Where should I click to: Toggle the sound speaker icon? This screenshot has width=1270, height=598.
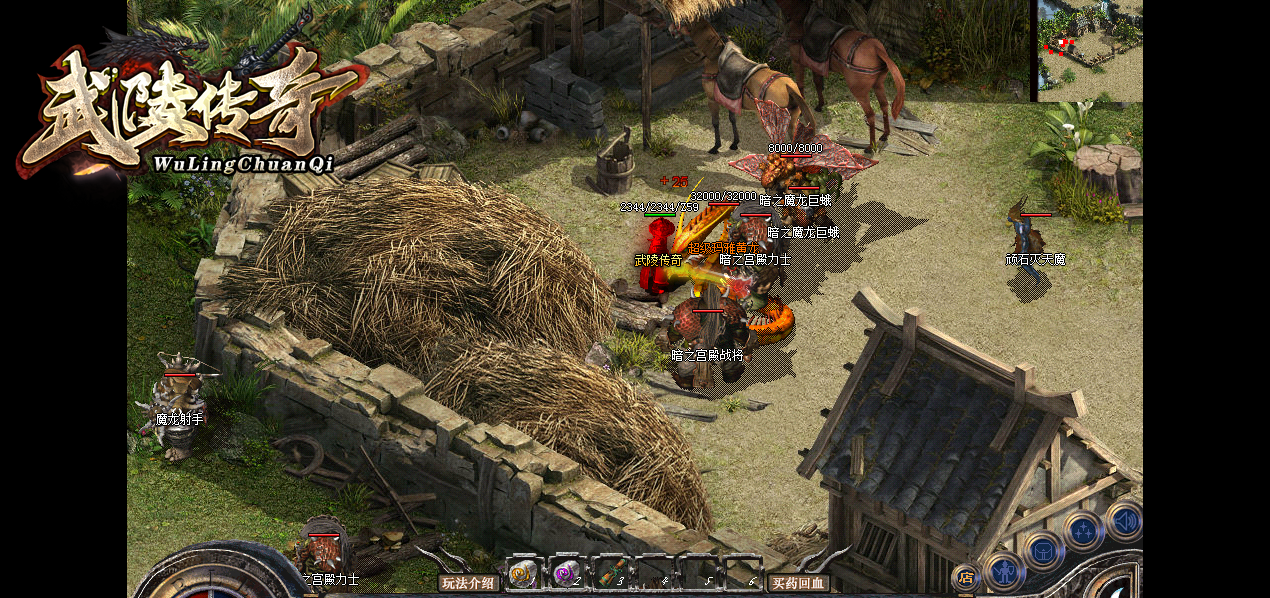[x=1124, y=520]
